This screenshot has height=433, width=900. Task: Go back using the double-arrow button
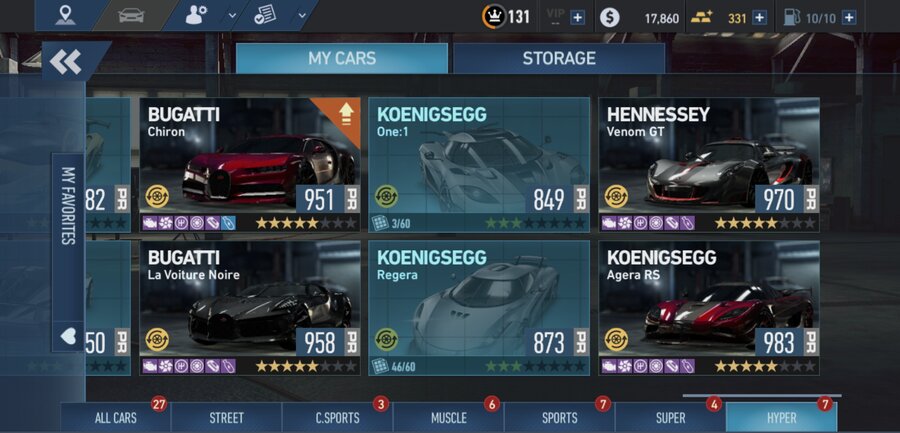[x=67, y=62]
